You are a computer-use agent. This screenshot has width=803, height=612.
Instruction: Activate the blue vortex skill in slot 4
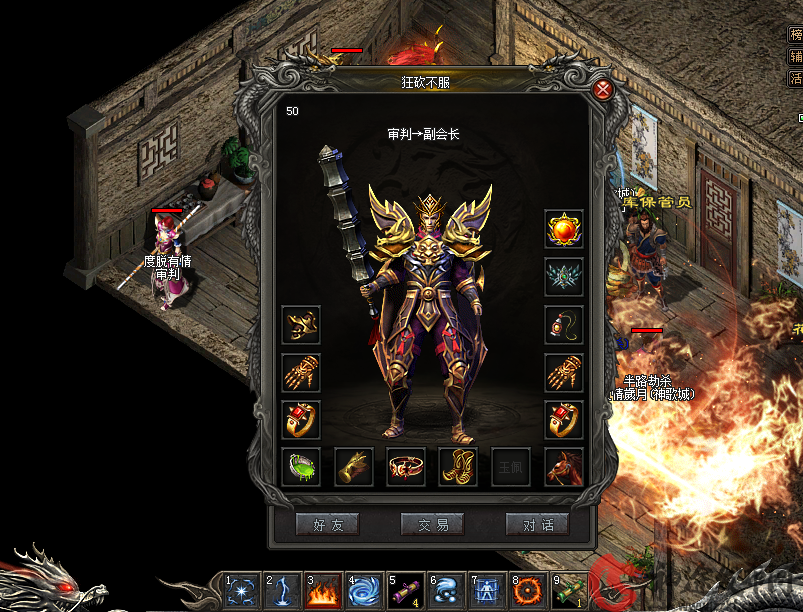coord(363,591)
